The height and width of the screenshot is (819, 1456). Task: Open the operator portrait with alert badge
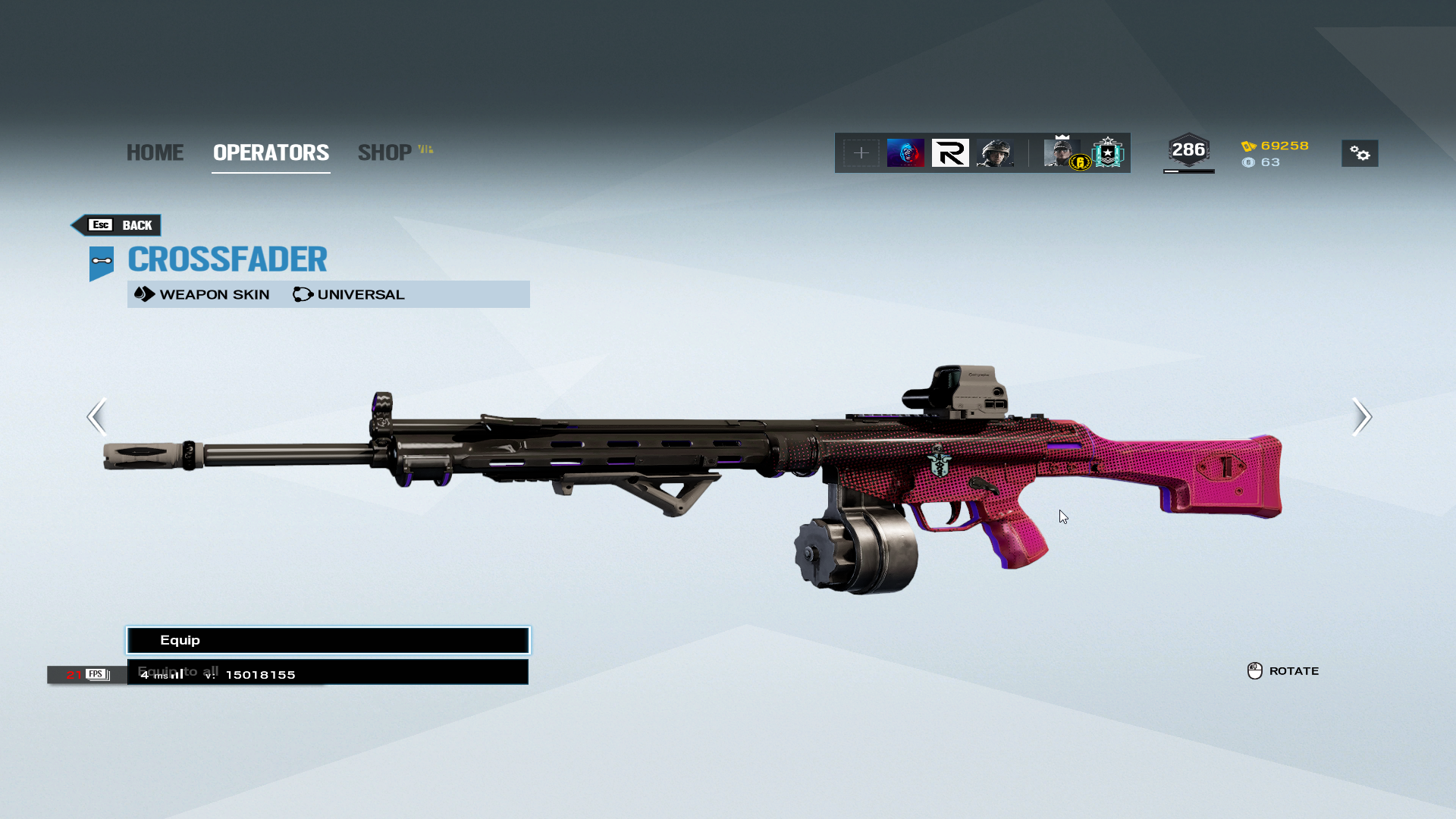pyautogui.click(x=1062, y=153)
